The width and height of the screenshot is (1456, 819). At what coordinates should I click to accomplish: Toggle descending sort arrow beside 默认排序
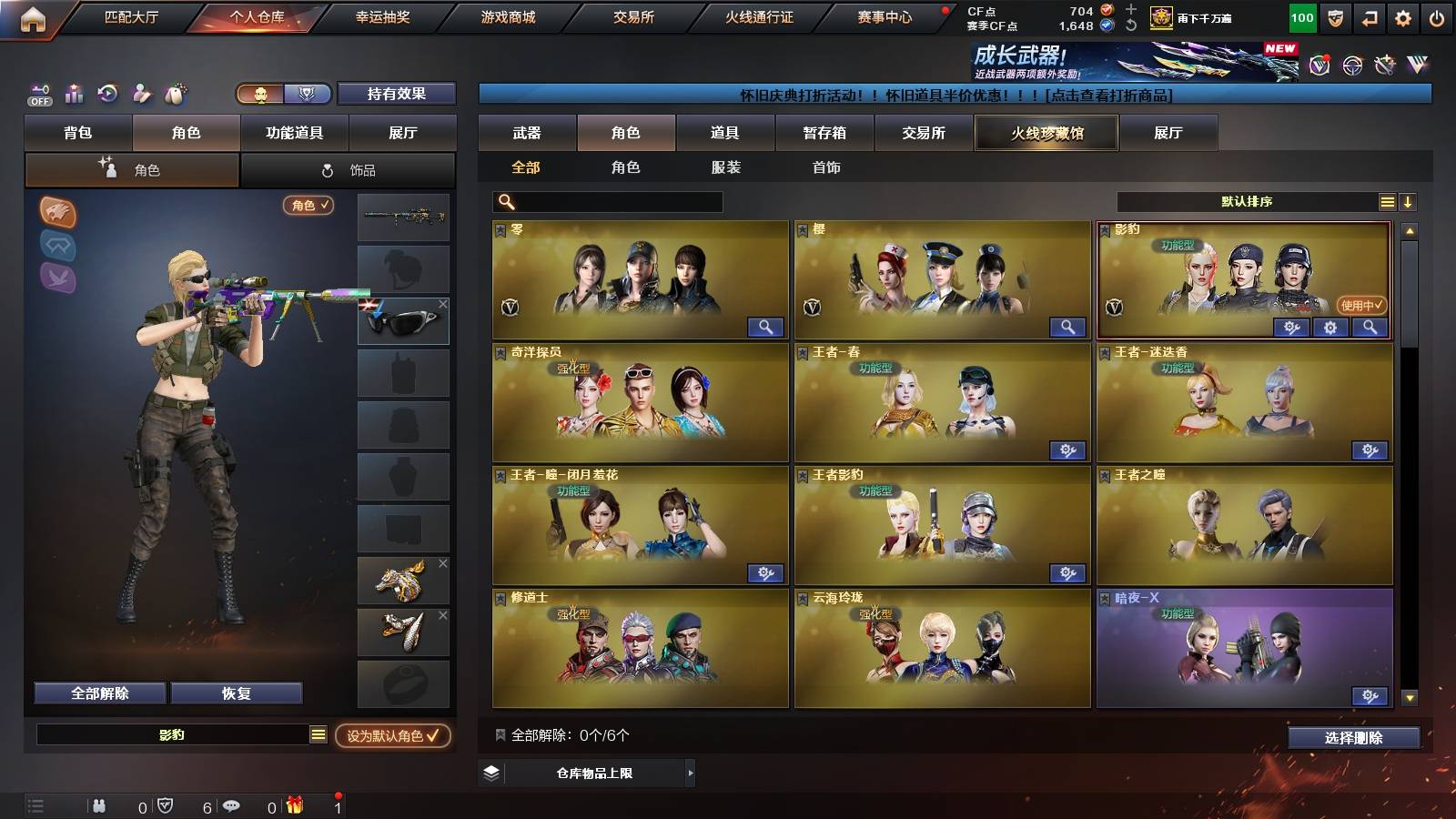(1409, 202)
